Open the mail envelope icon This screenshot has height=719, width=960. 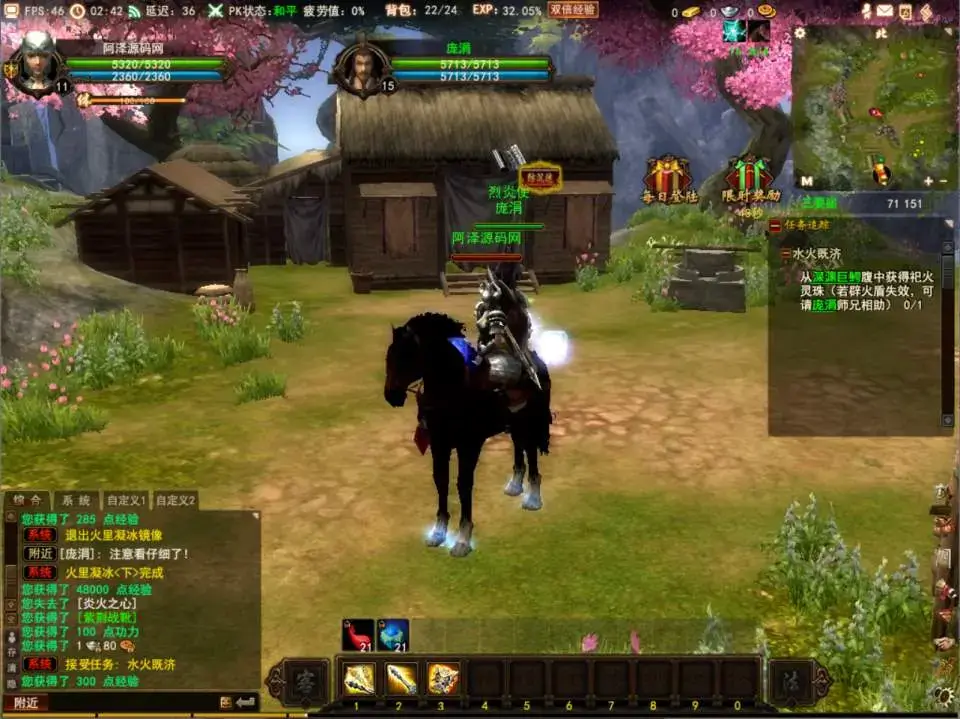tap(884, 11)
